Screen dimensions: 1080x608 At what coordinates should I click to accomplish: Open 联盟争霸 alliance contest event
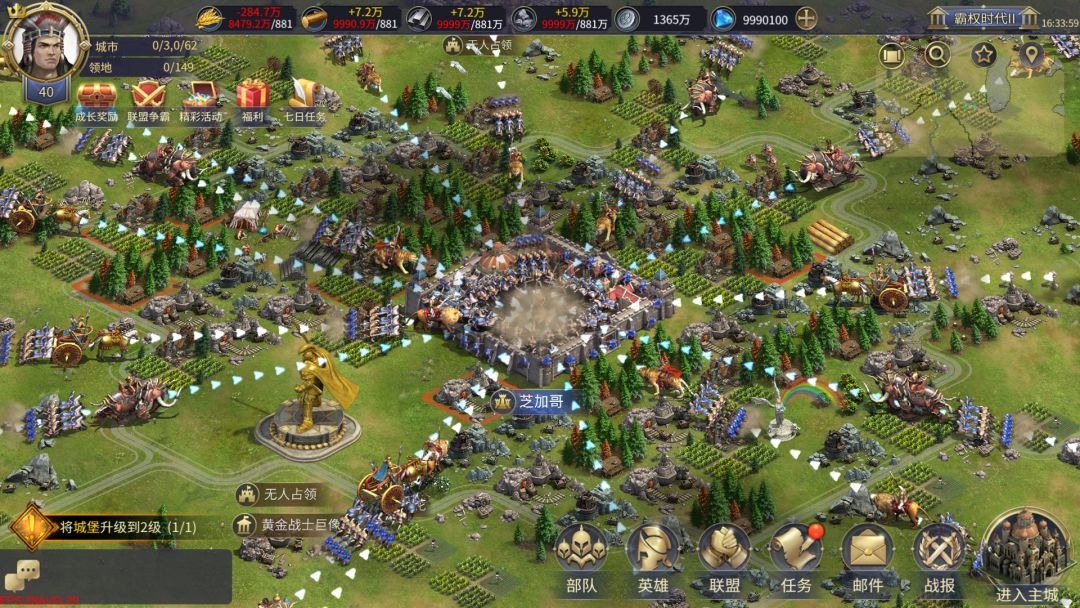149,97
